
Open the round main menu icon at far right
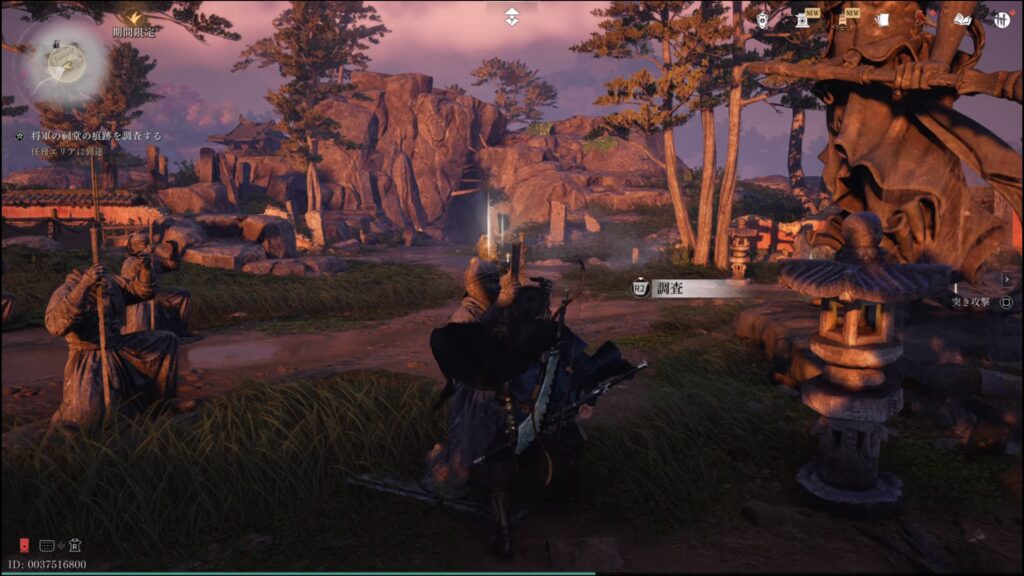(1002, 19)
